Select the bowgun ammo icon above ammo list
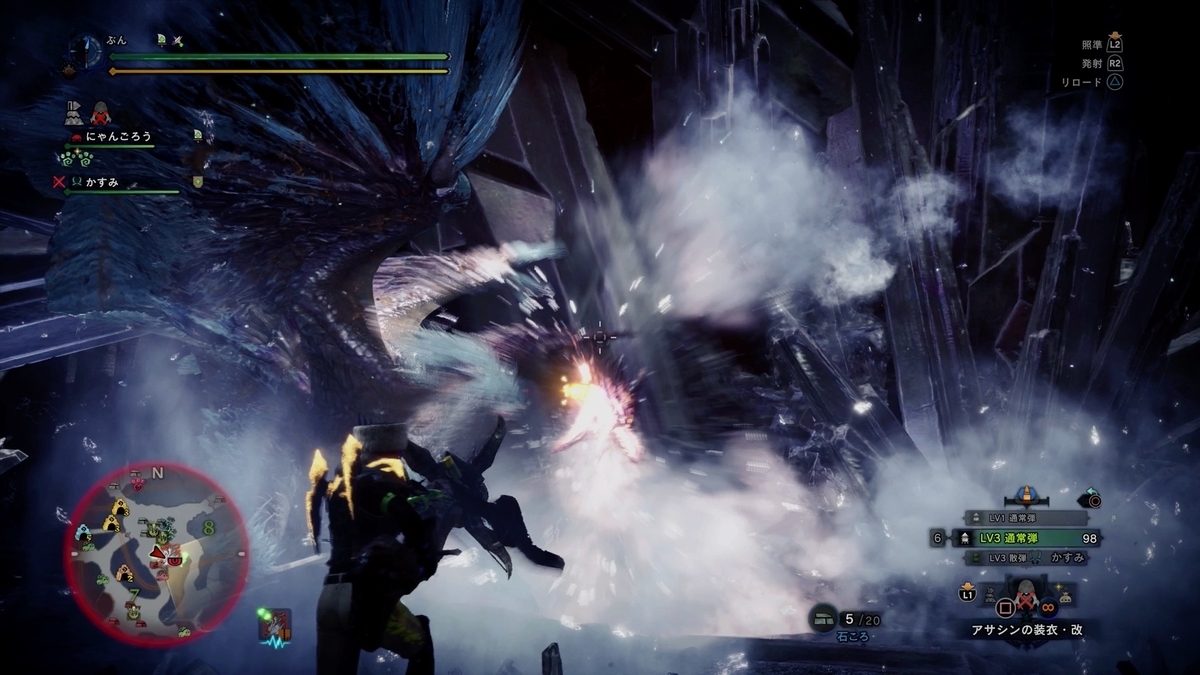This screenshot has width=1200, height=675. [1025, 494]
